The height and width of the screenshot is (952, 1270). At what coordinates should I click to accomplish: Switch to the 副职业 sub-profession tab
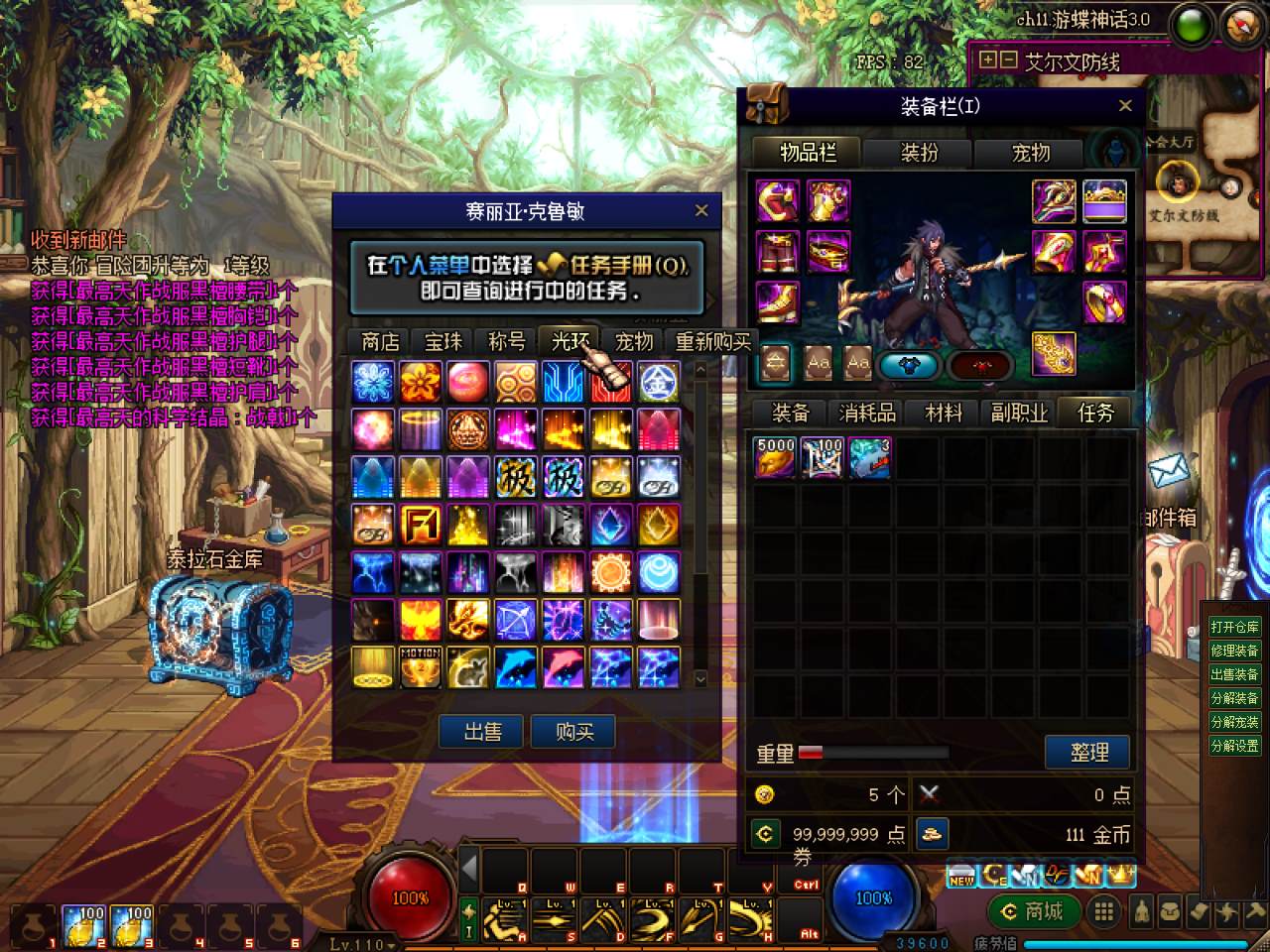pos(1019,413)
